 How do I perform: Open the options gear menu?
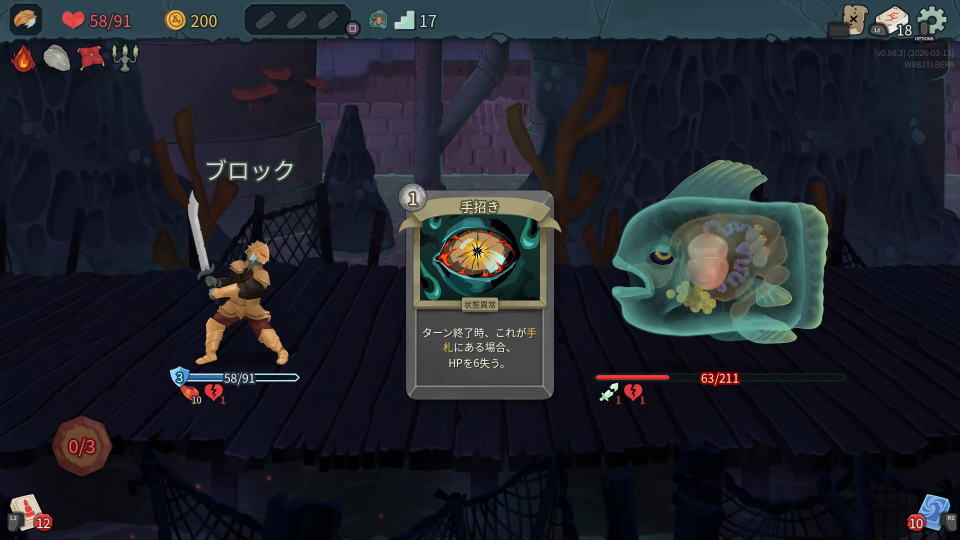click(x=931, y=19)
